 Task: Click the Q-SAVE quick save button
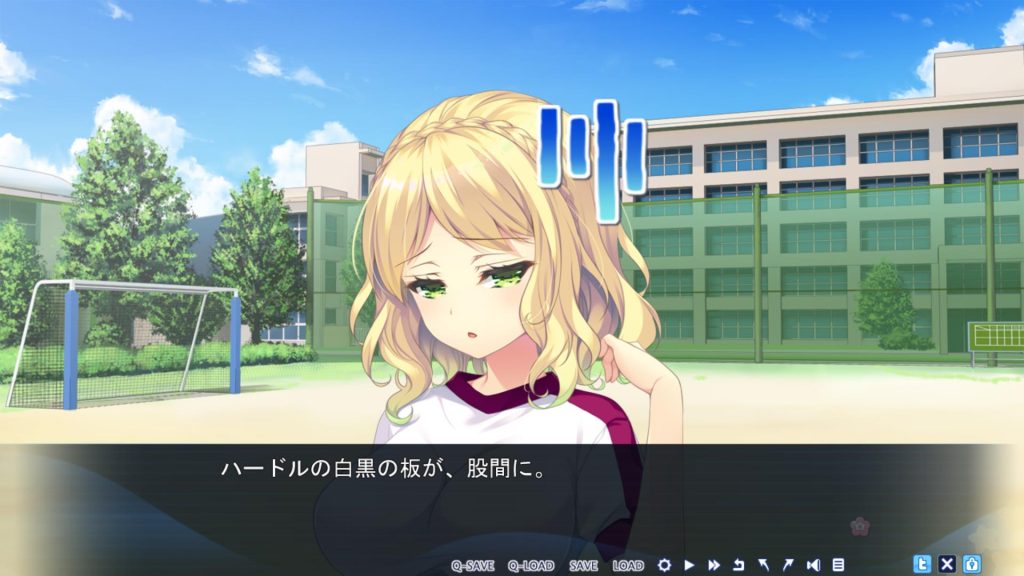pos(472,565)
